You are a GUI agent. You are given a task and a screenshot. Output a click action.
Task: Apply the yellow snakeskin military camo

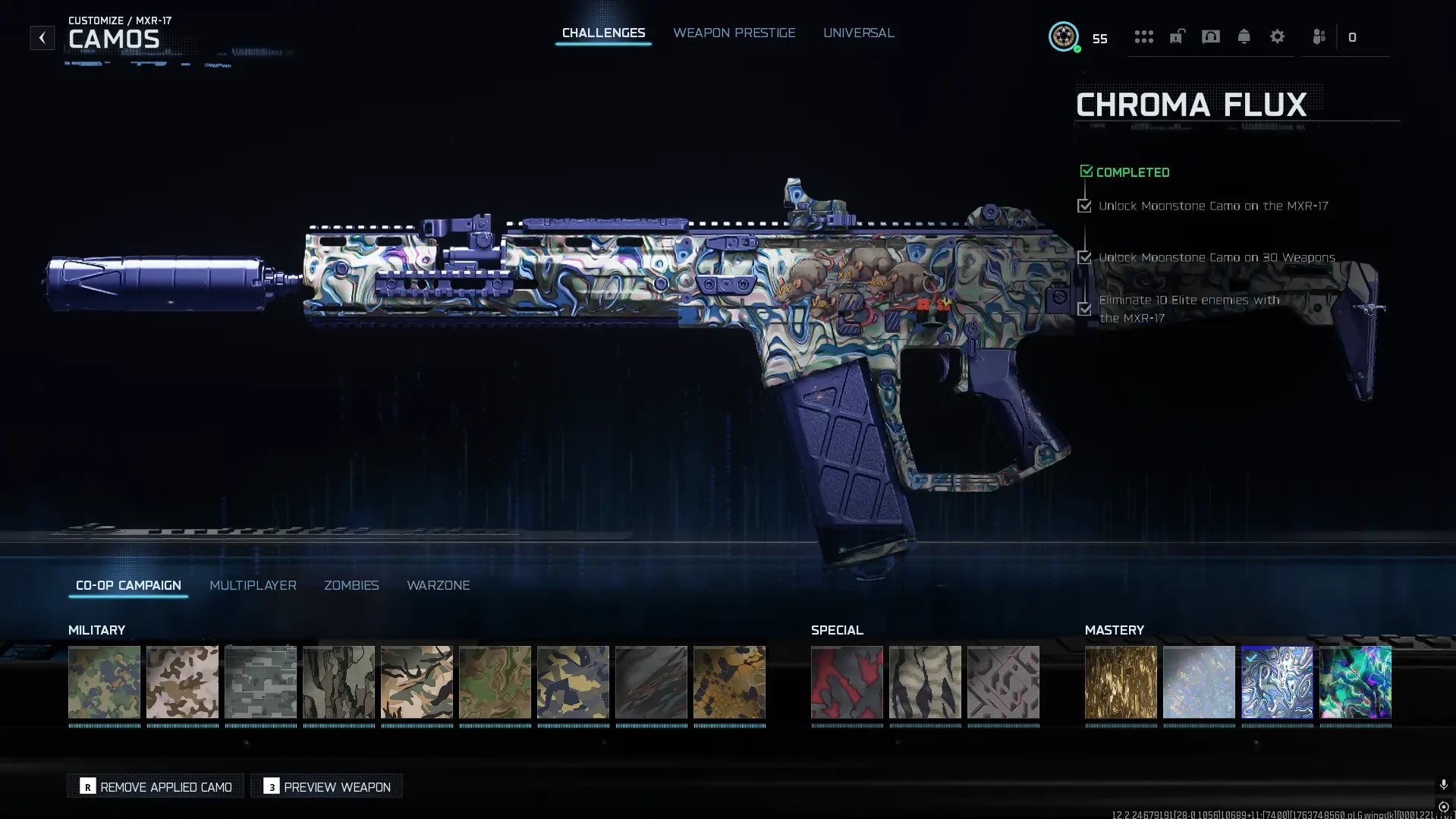click(x=729, y=682)
